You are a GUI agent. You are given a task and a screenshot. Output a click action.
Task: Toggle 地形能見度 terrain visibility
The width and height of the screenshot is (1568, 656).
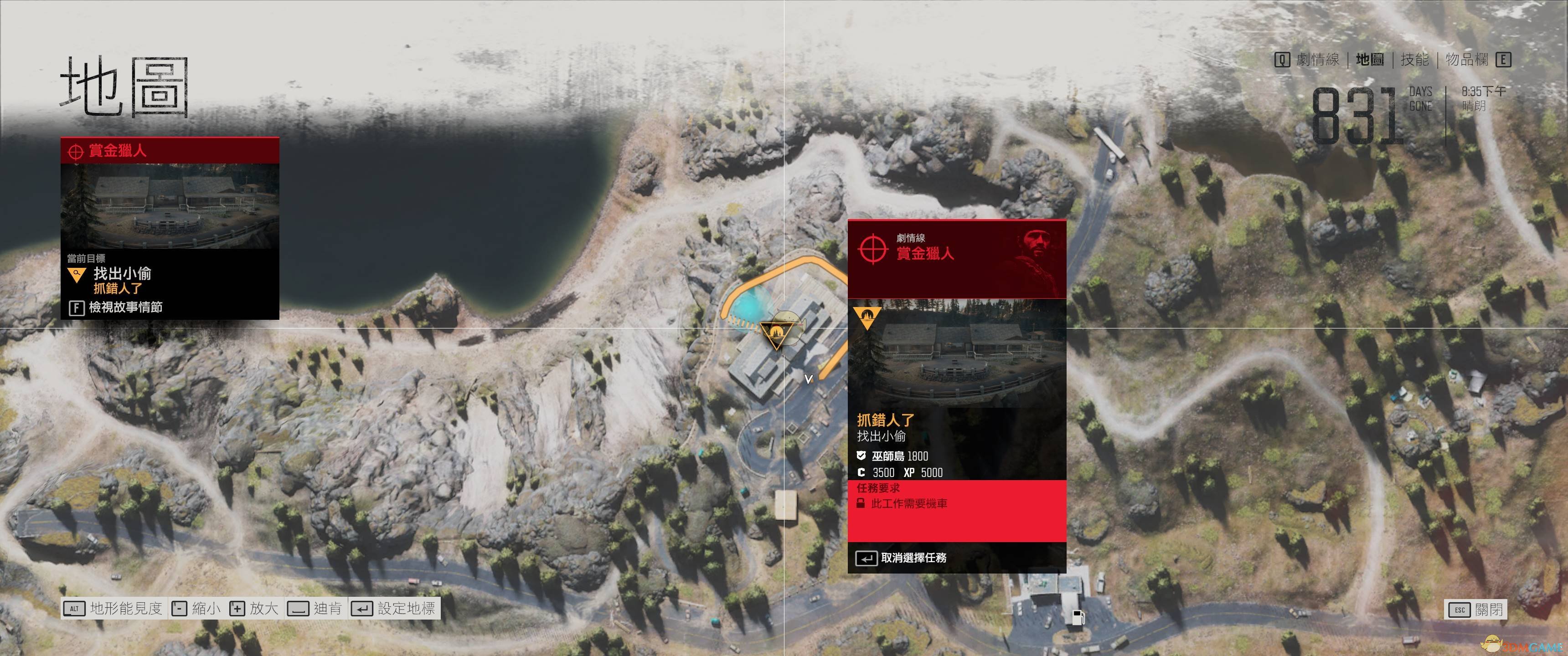(x=114, y=609)
